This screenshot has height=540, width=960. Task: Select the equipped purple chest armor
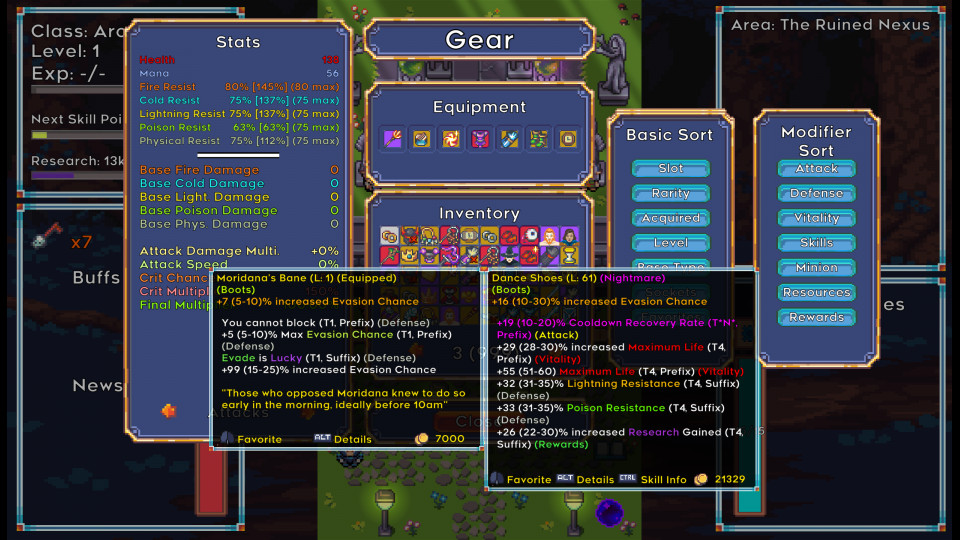coord(481,139)
